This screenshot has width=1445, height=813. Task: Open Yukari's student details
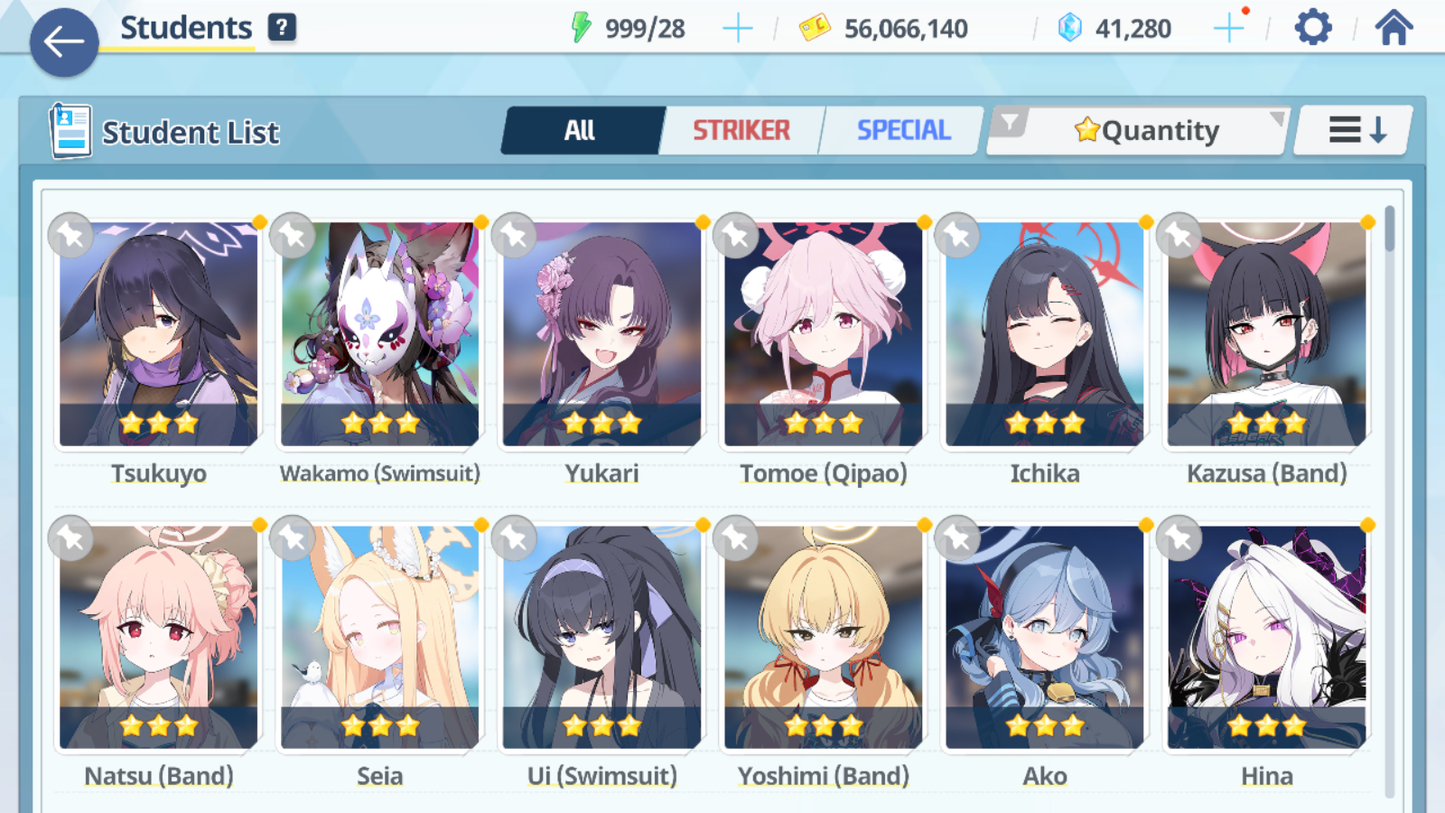click(x=600, y=335)
